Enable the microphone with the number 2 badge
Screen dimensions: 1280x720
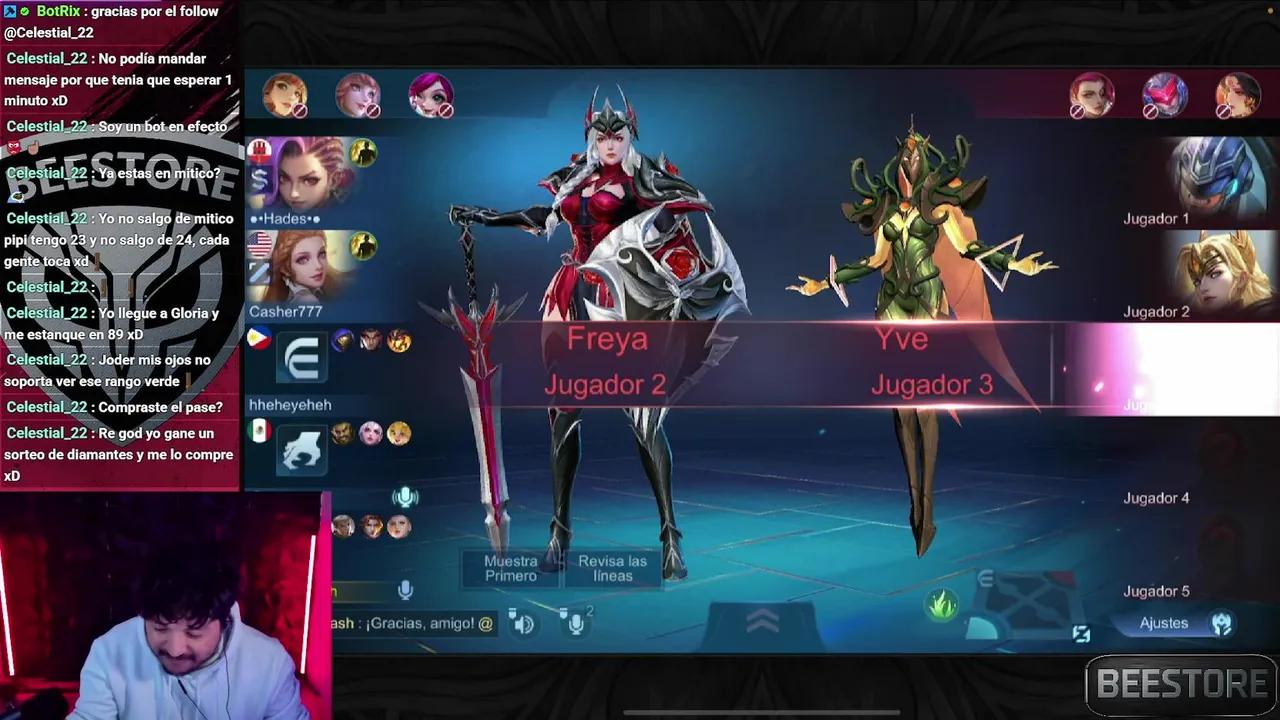(x=577, y=625)
